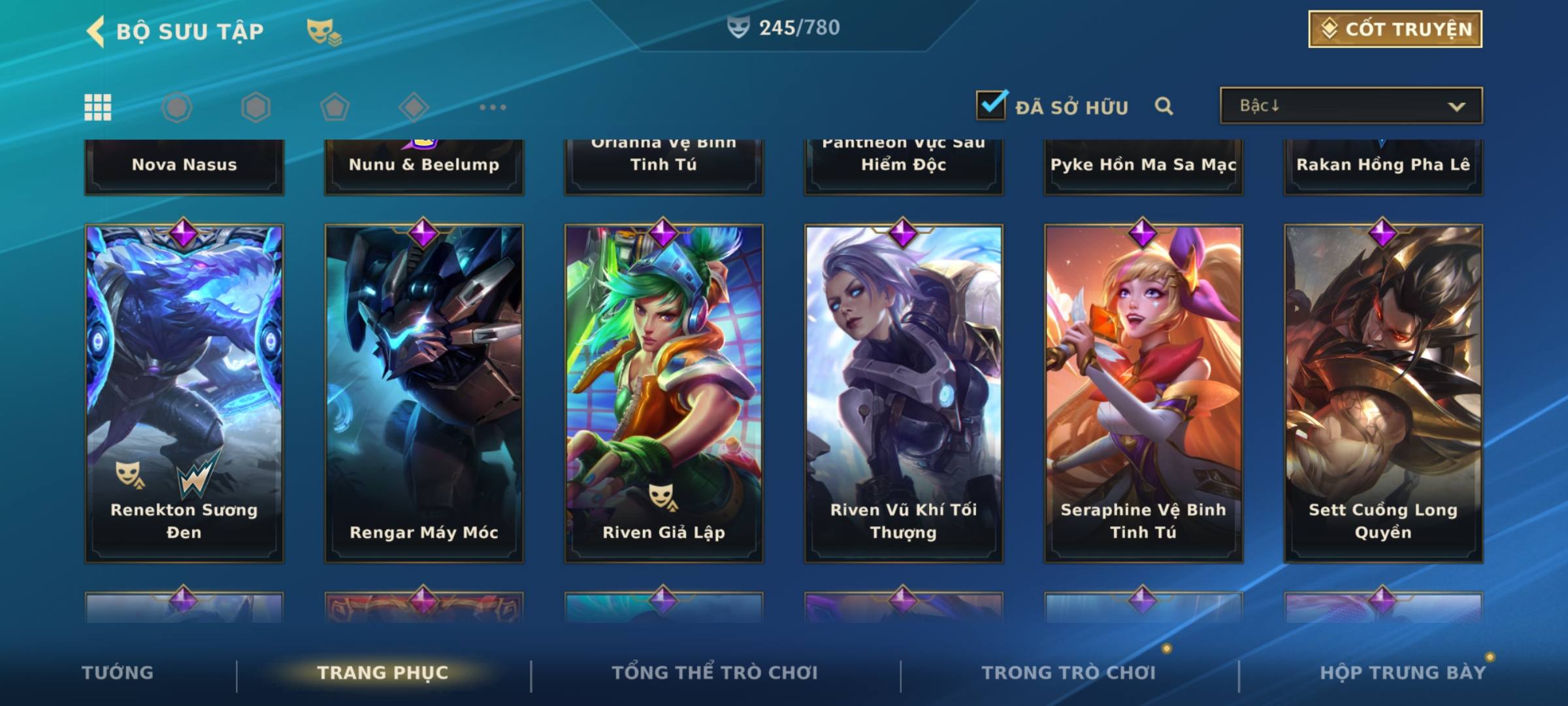Go to the Hộp Trưng Bày tab
This screenshot has width=1568, height=706.
pyautogui.click(x=1402, y=673)
